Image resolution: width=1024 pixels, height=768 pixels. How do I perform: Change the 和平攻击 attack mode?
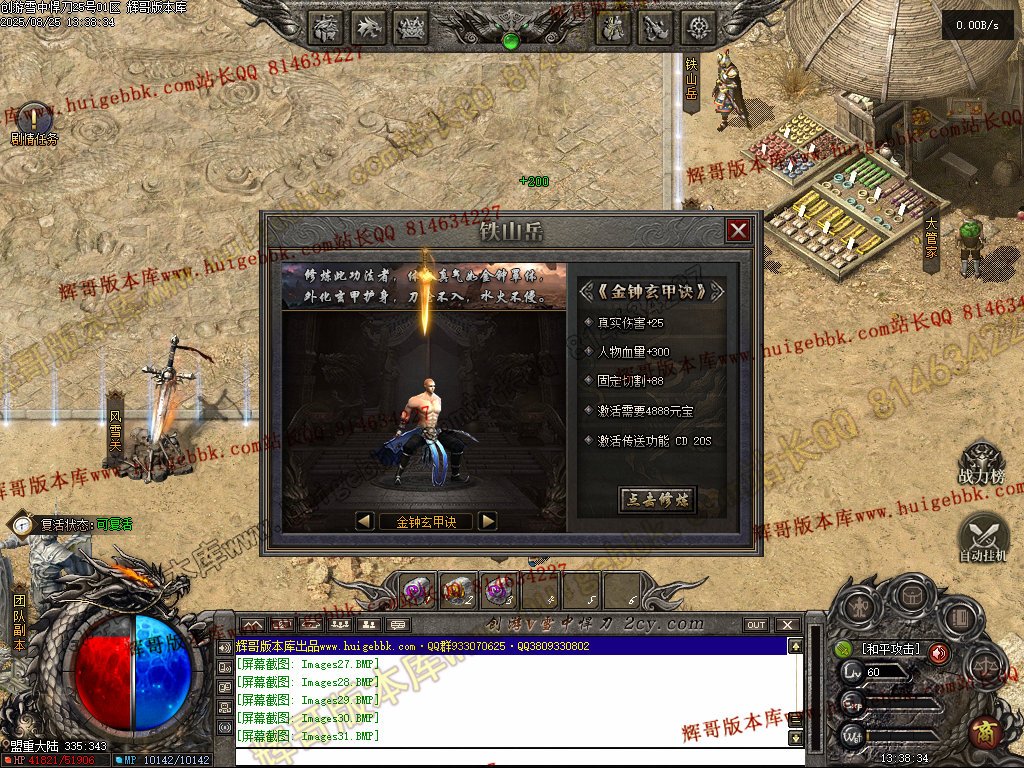[x=890, y=650]
